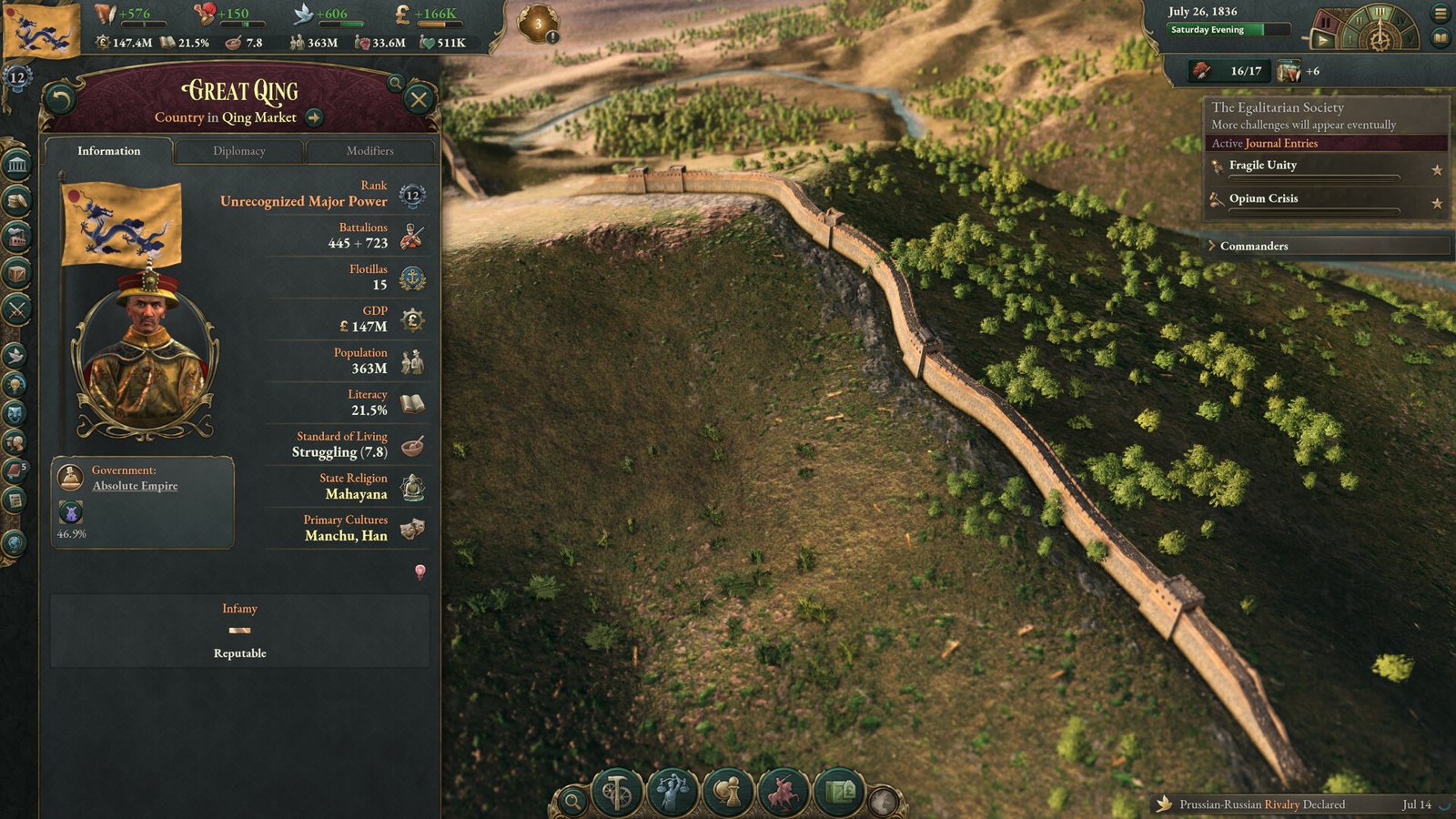Open Absolute Empire government details
1456x819 pixels.
(134, 485)
